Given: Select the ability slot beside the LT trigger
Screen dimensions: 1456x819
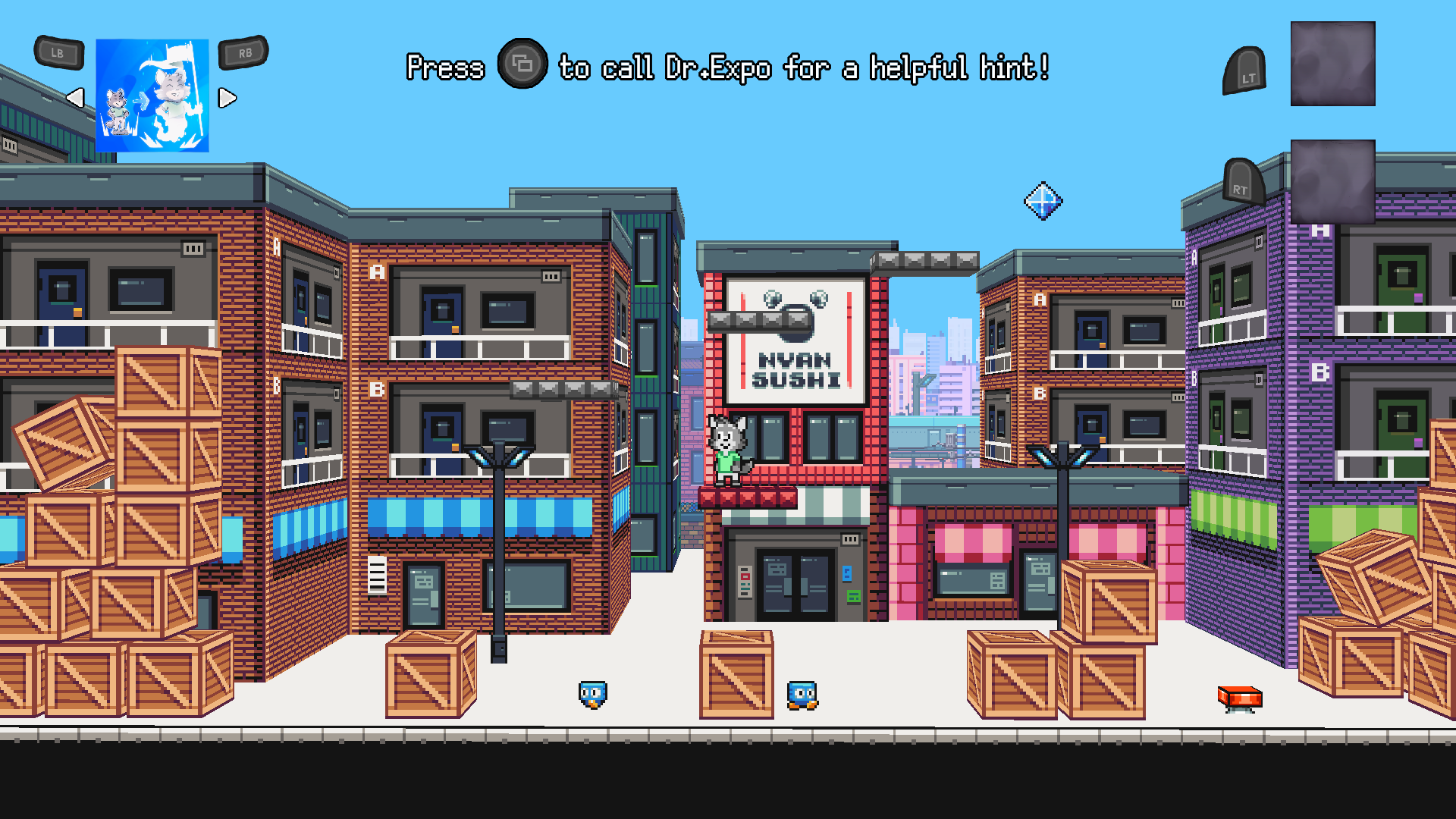Looking at the screenshot, I should tap(1332, 64).
